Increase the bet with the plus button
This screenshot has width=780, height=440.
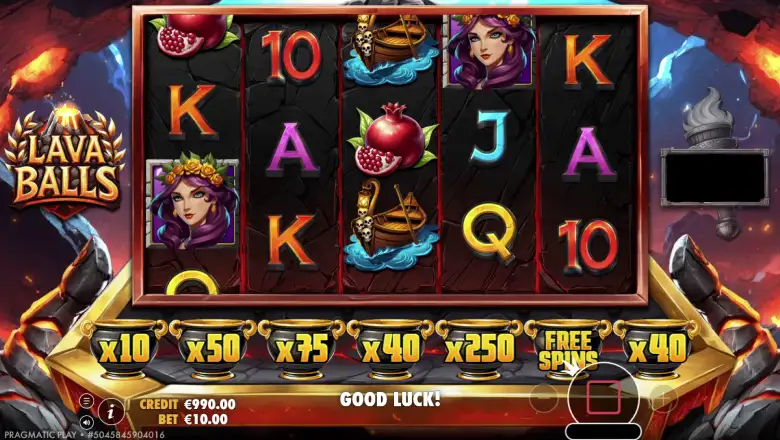[662, 400]
